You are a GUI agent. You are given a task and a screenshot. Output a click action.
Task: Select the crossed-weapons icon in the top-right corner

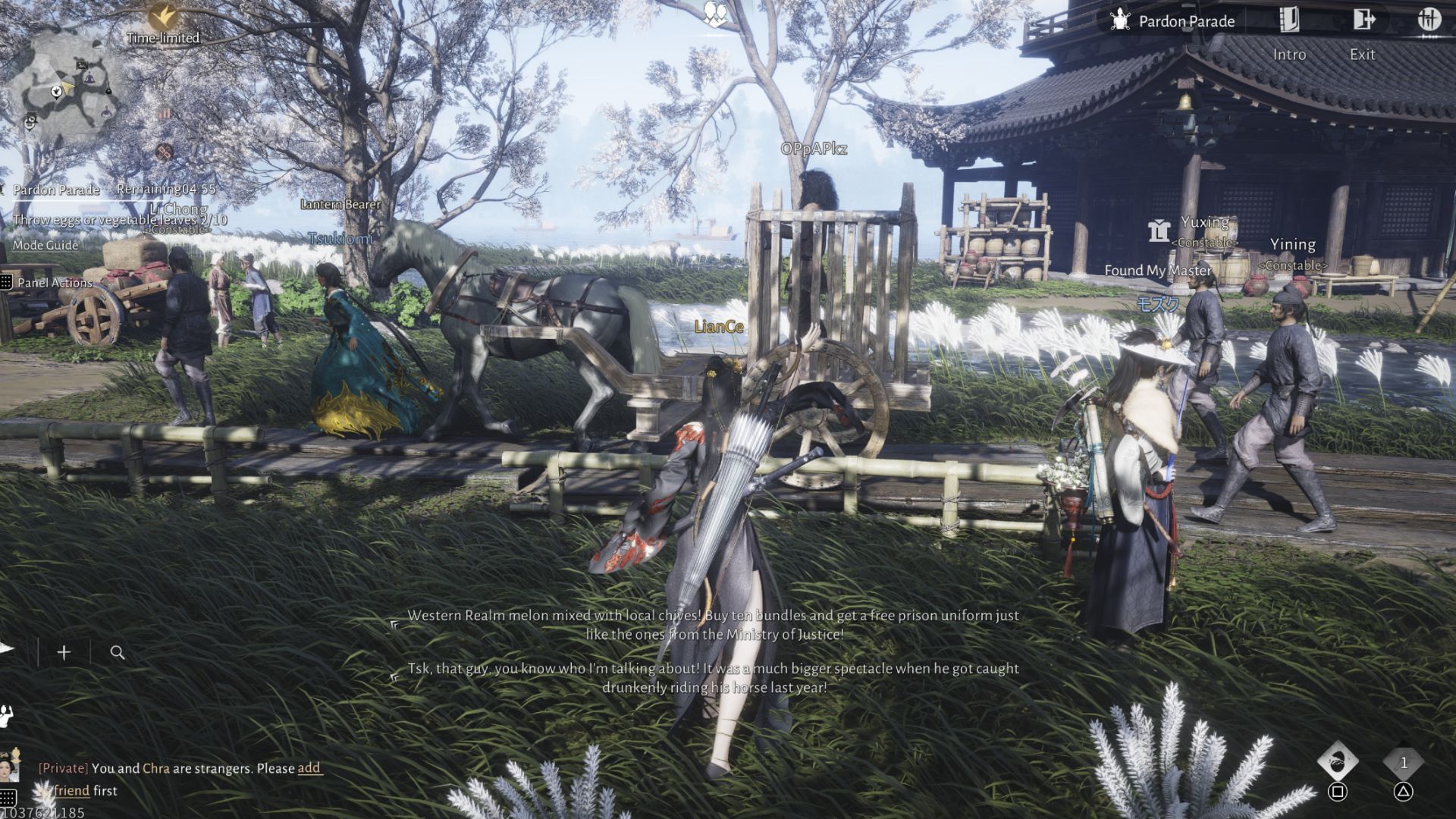pos(1432,20)
